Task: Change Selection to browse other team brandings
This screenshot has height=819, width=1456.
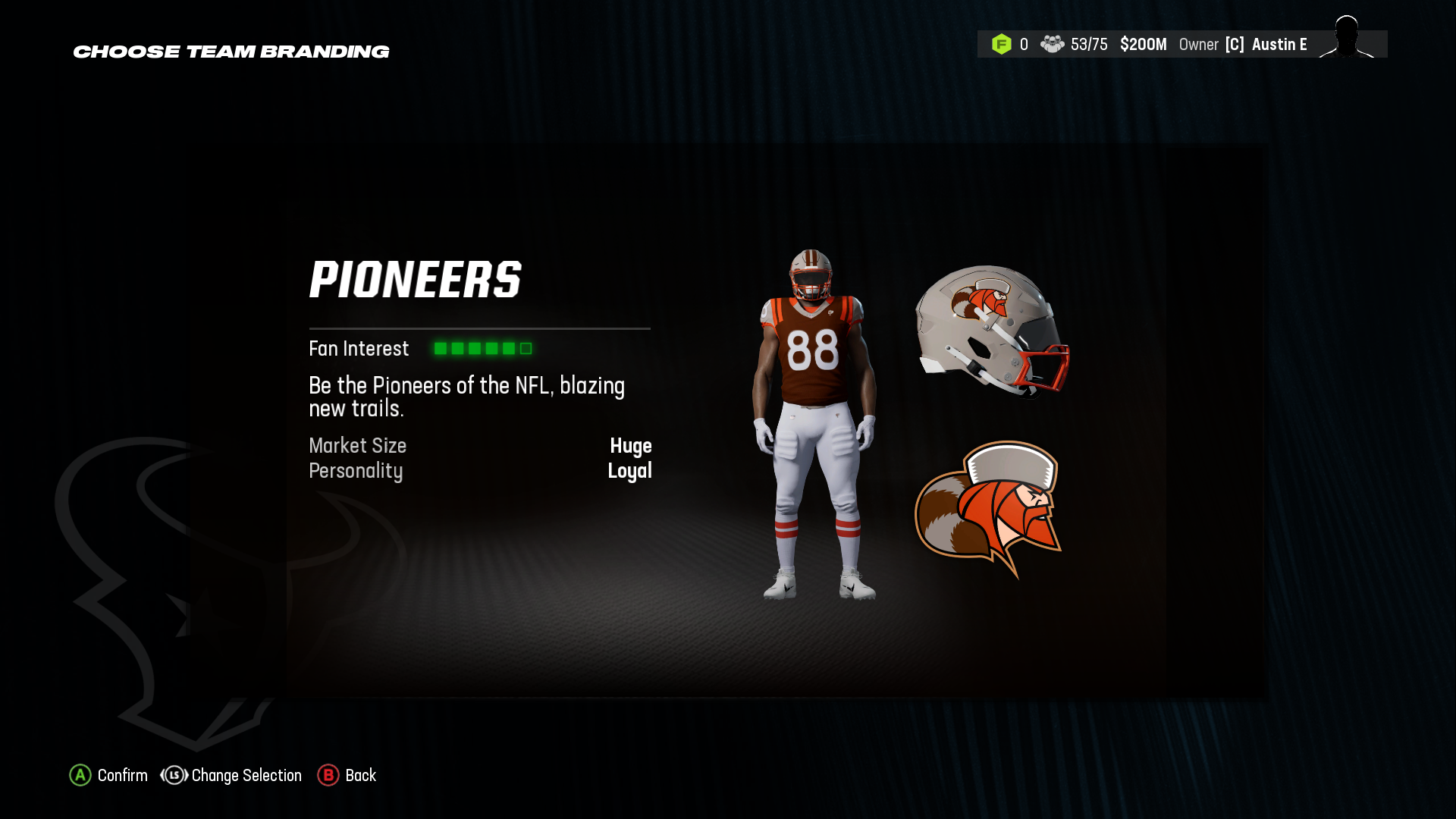Action: [x=246, y=775]
